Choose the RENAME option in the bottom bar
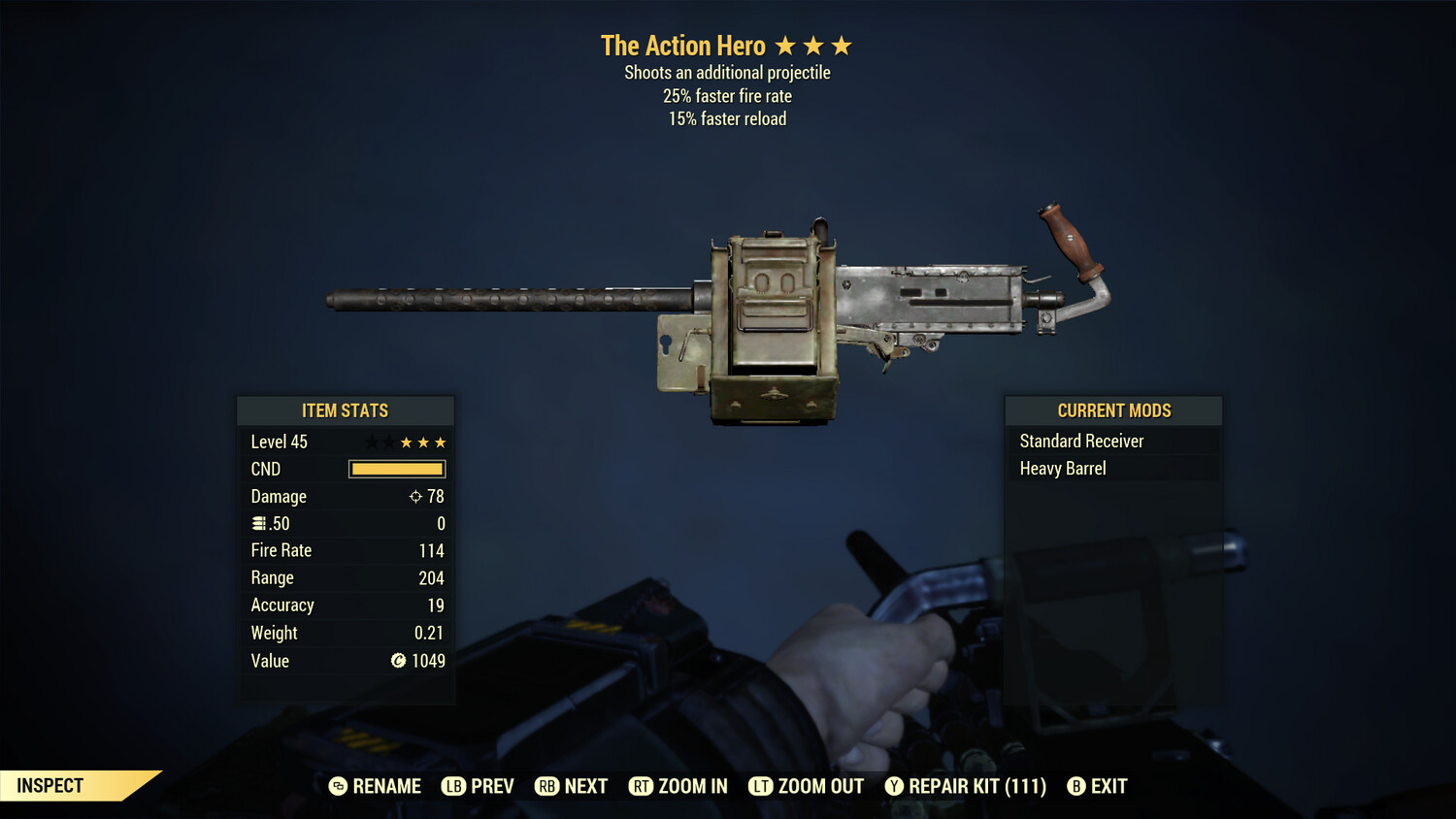This screenshot has height=819, width=1456. (376, 786)
